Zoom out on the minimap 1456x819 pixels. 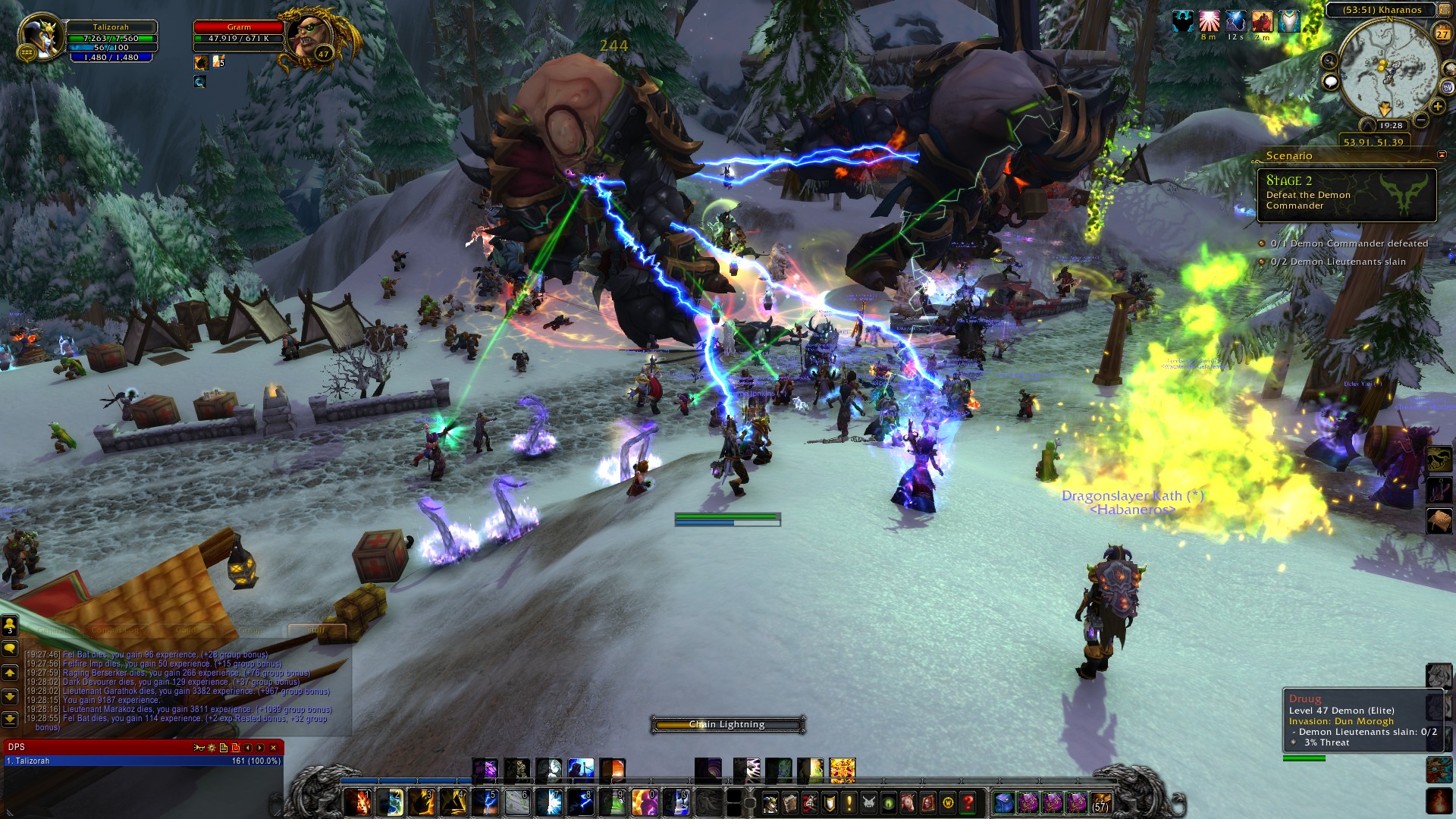[x=1421, y=121]
